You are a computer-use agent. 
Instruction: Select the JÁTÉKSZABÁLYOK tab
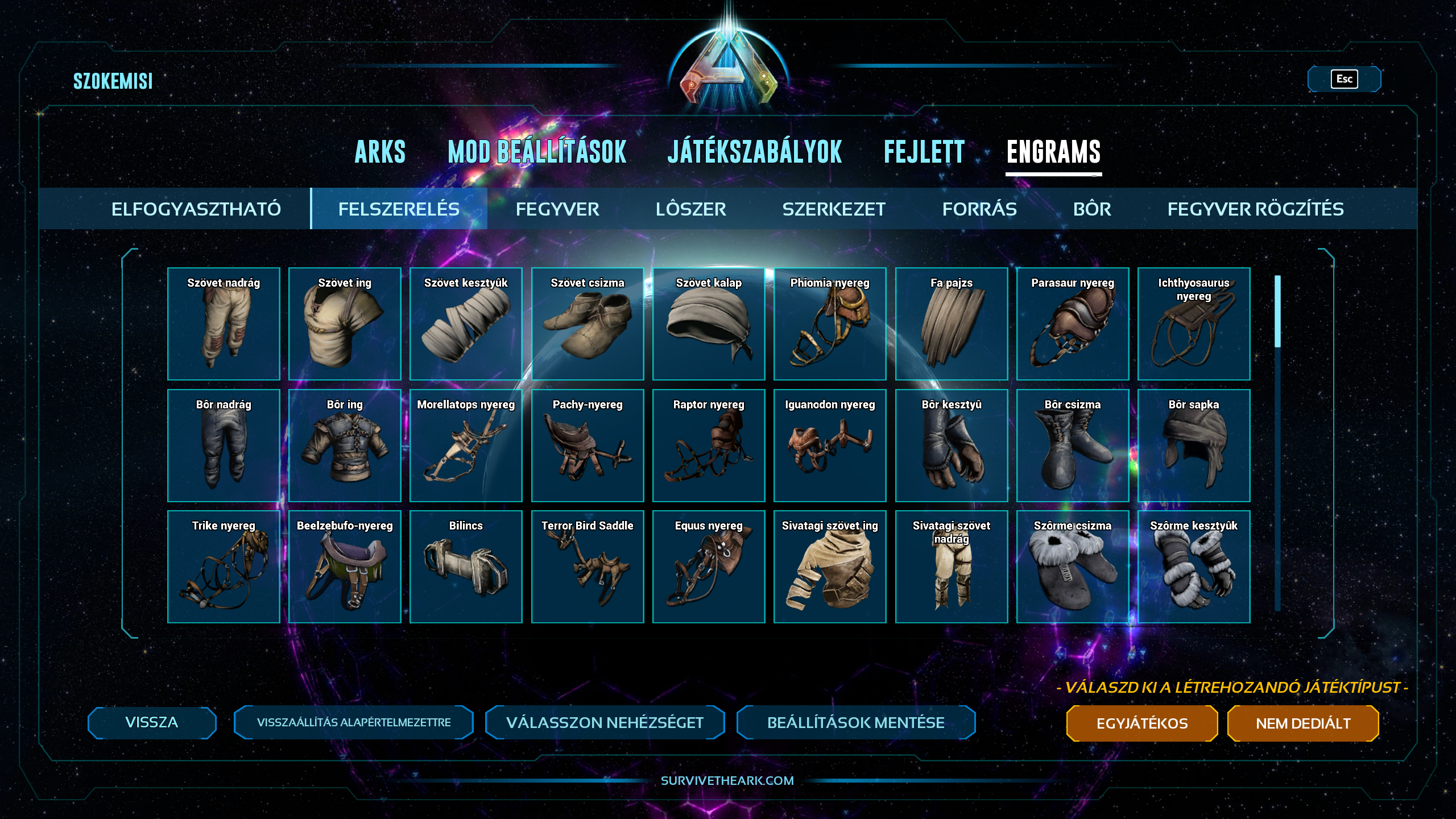(755, 152)
